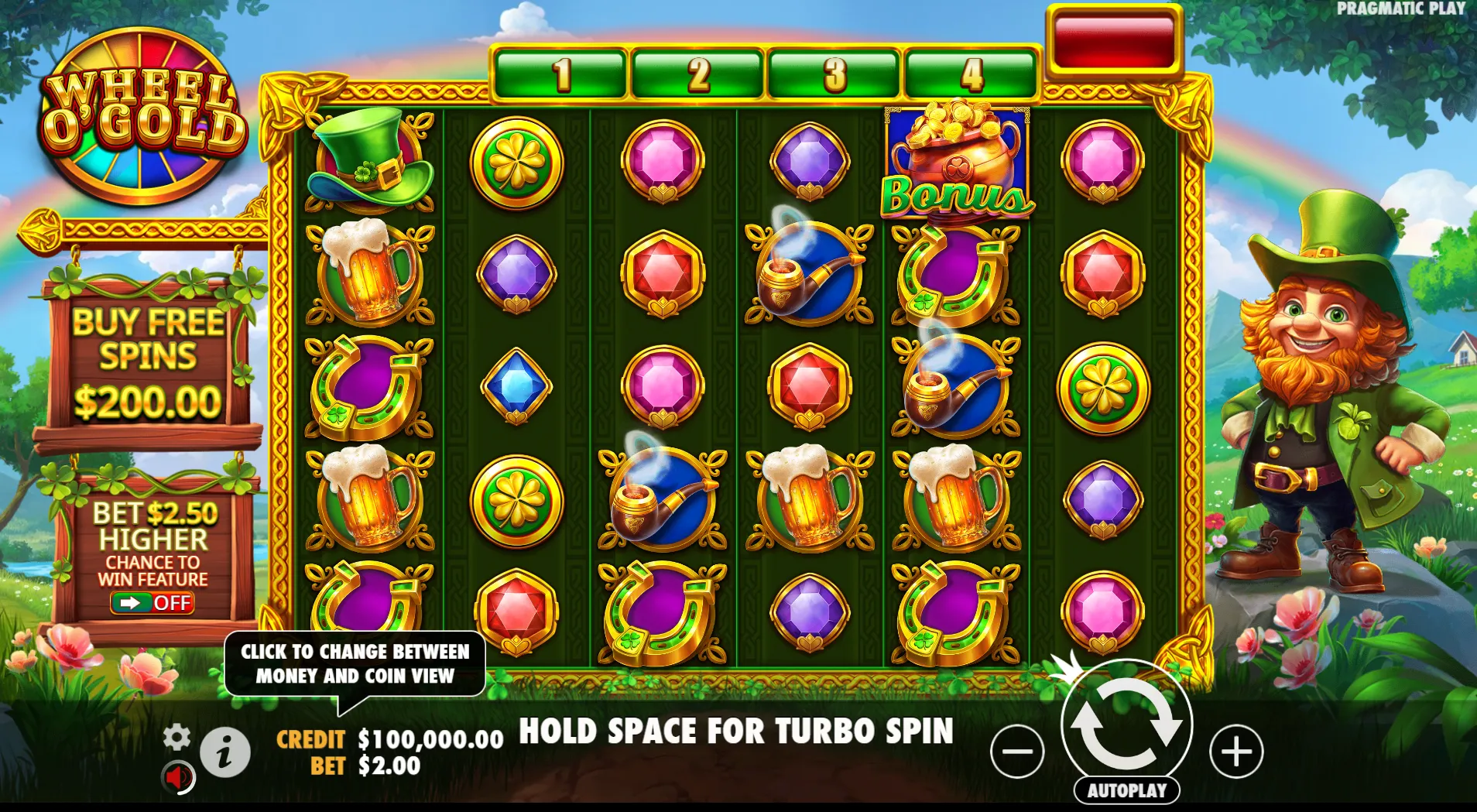This screenshot has width=1477, height=812.
Task: Buy Free Spins for $200.00
Action: point(148,360)
